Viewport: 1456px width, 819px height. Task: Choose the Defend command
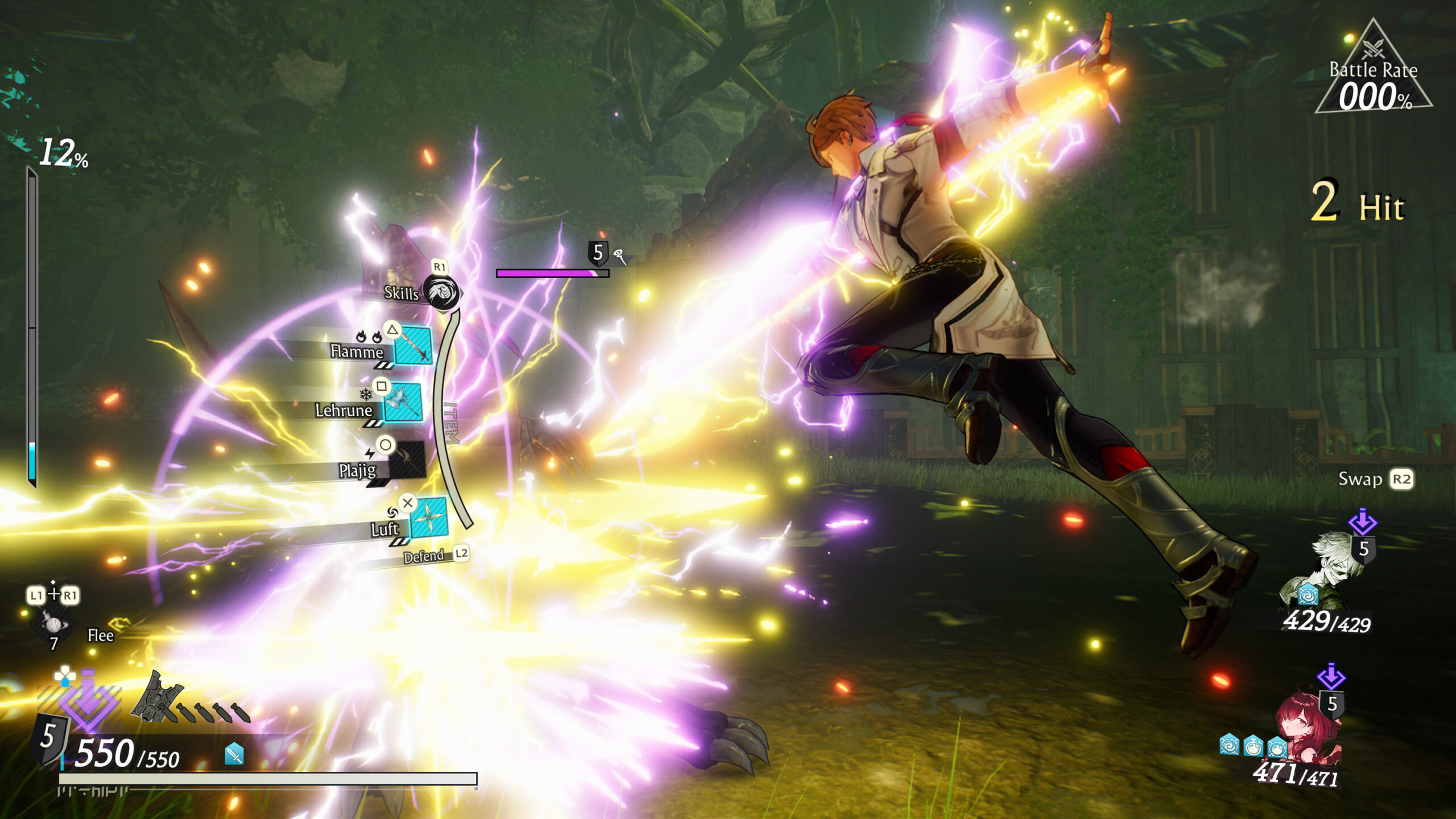tap(424, 556)
